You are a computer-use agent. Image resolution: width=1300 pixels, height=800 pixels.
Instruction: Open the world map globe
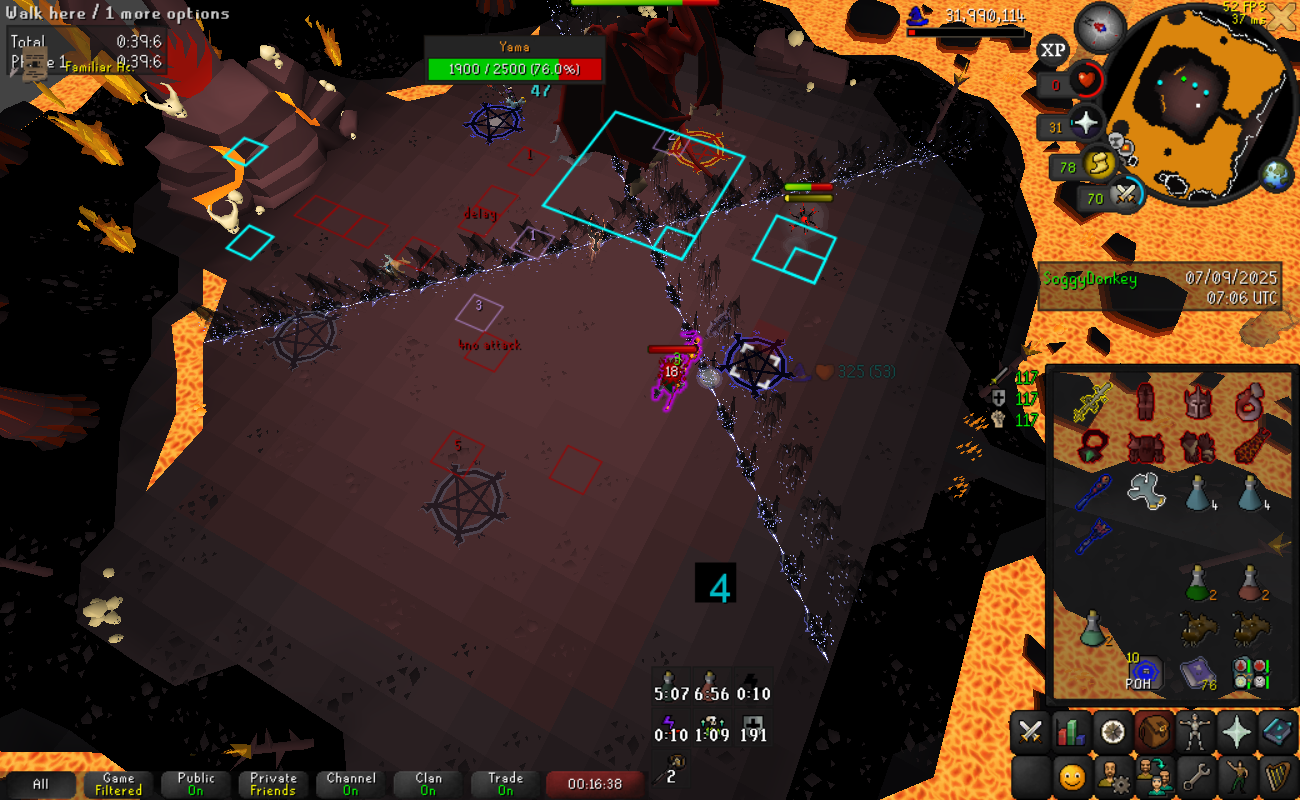[1277, 174]
